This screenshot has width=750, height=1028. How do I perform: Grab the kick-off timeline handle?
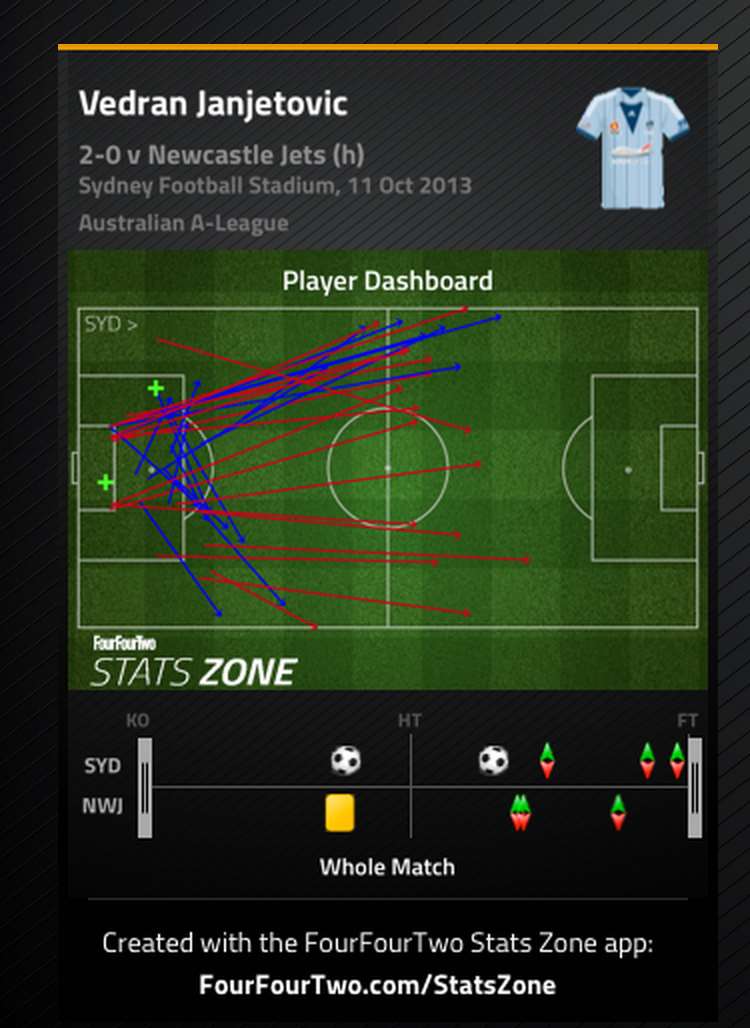145,787
